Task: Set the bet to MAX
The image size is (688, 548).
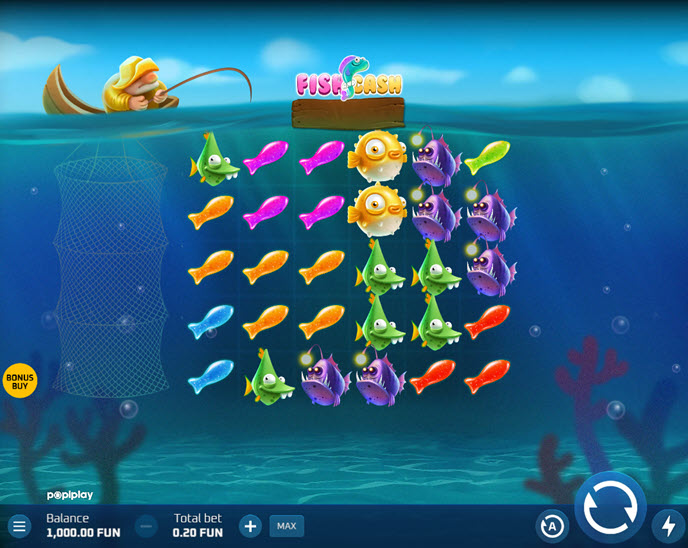Action: click(x=287, y=525)
